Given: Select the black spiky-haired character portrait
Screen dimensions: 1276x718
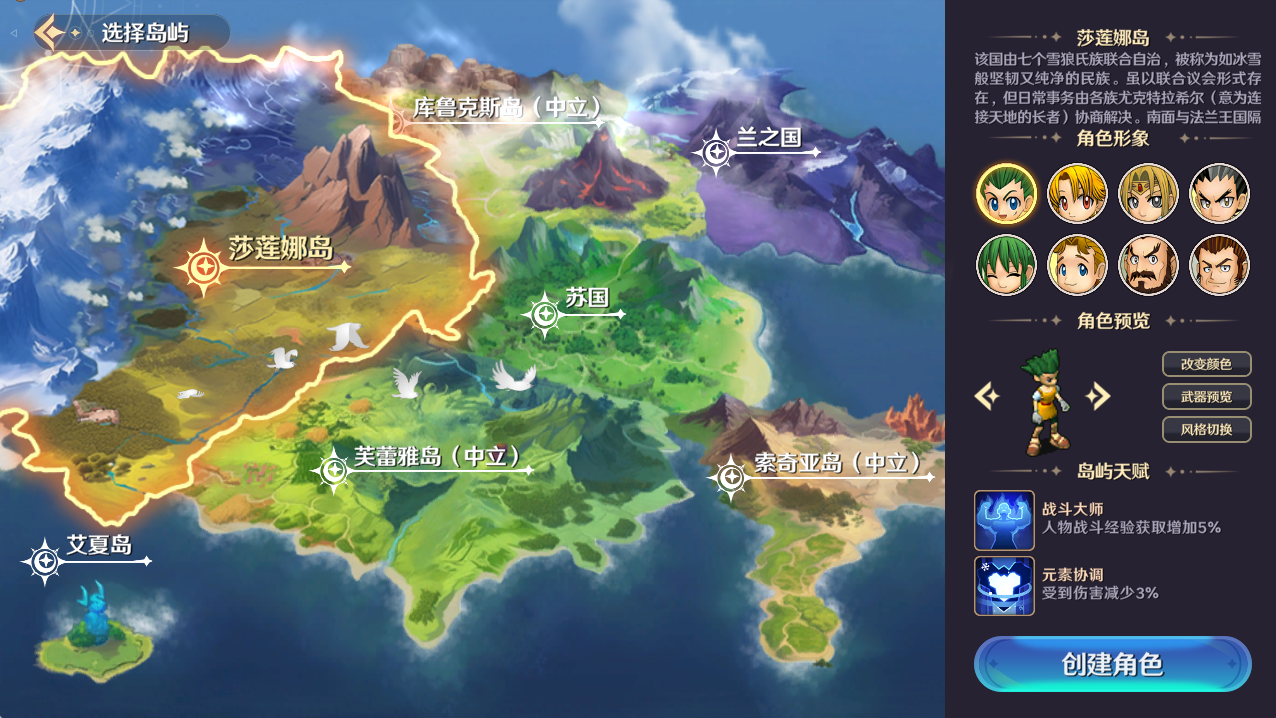Looking at the screenshot, I should point(1219,193).
